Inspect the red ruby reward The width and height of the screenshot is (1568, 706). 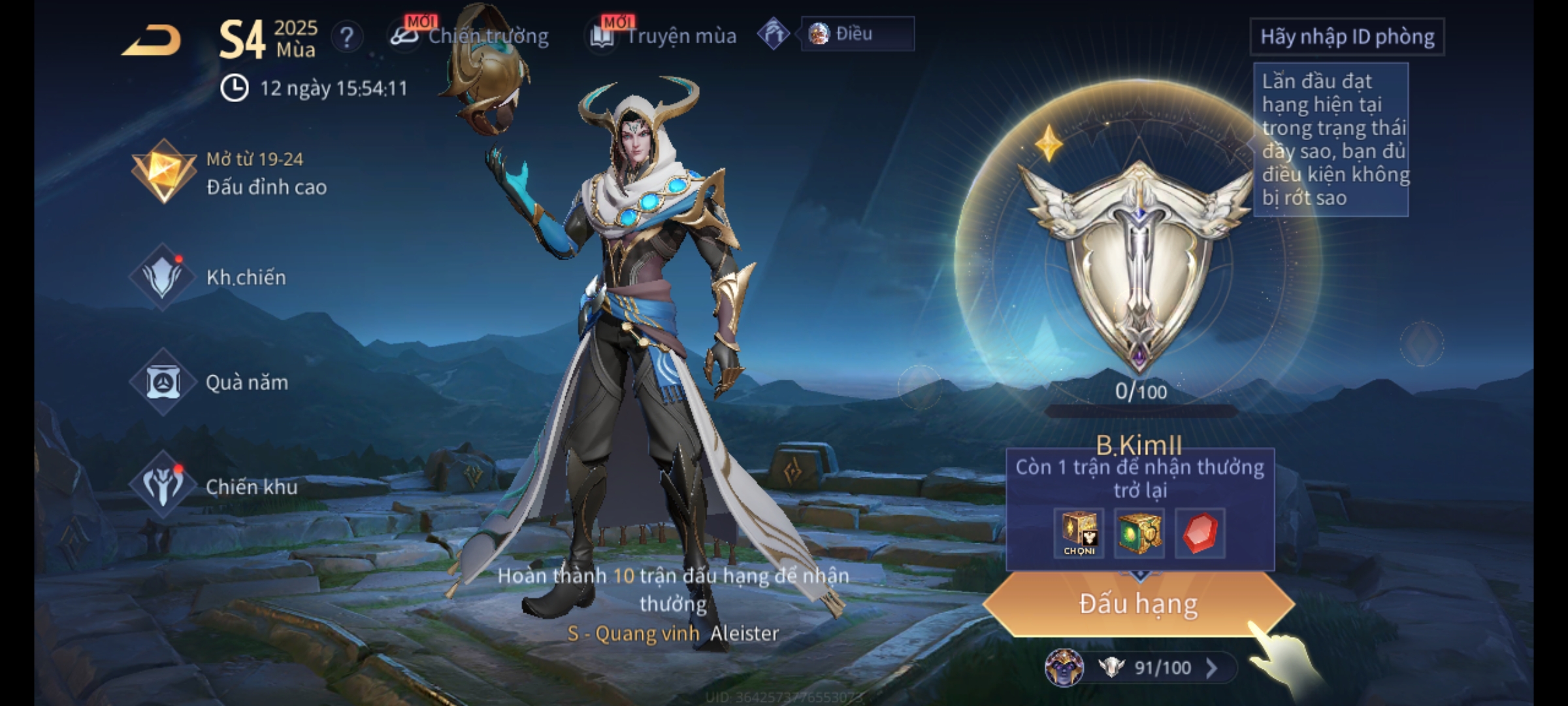[1200, 533]
